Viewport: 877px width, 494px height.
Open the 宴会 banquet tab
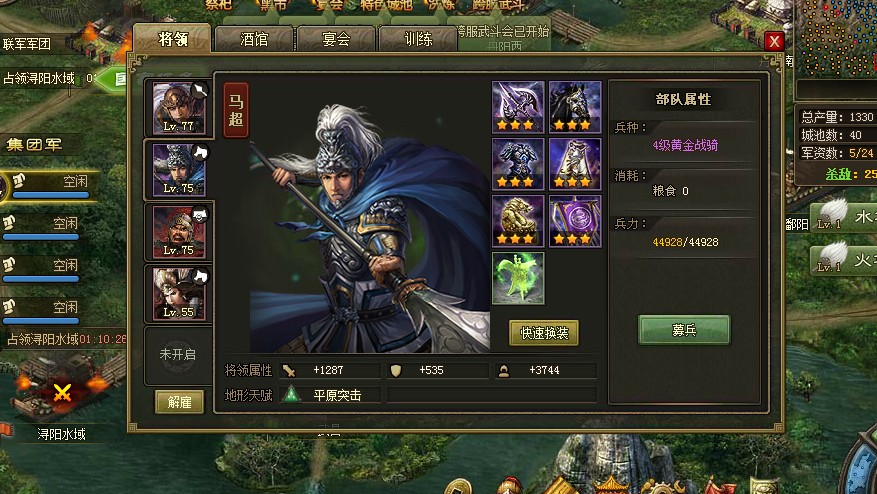click(x=336, y=40)
